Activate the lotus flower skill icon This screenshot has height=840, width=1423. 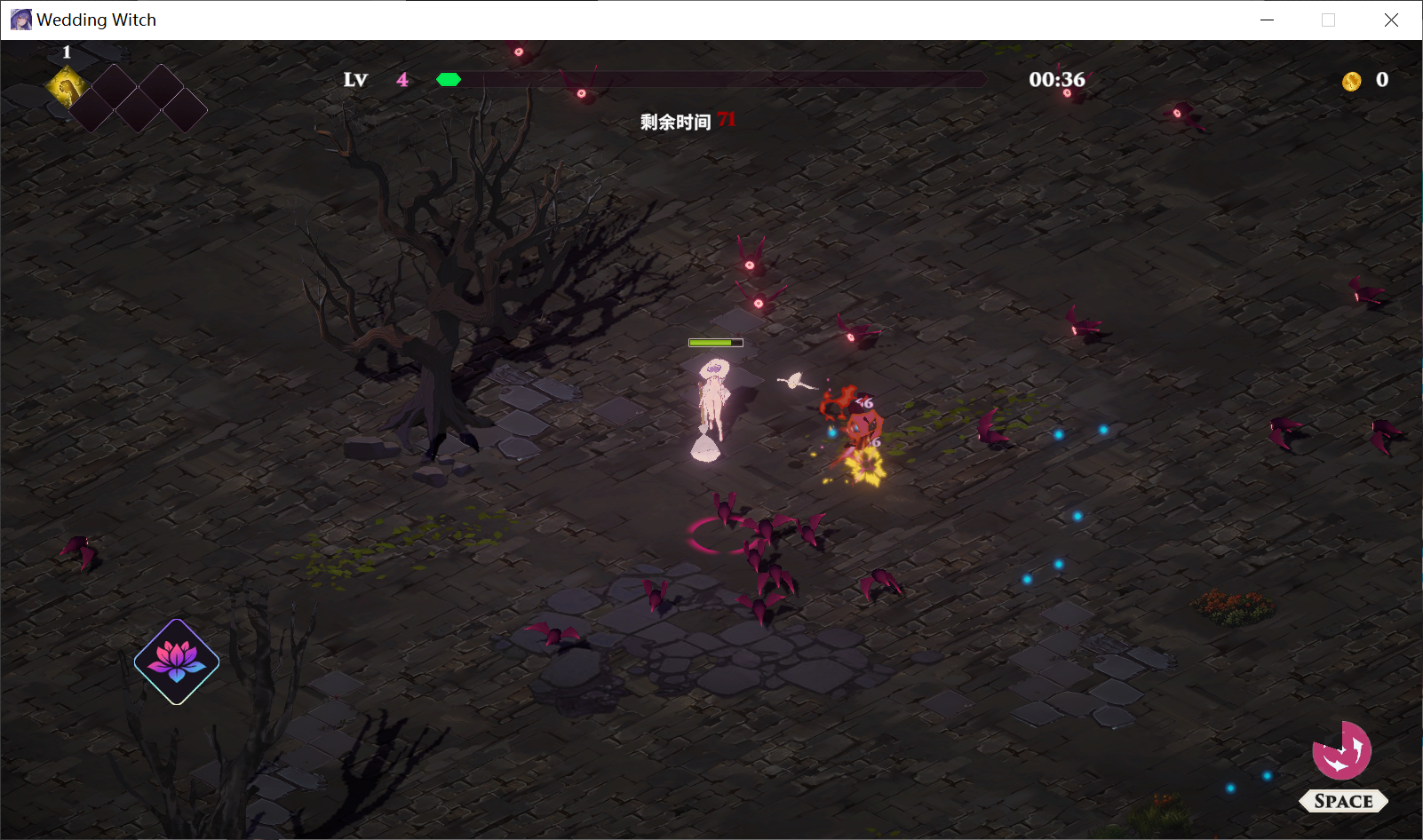(177, 662)
